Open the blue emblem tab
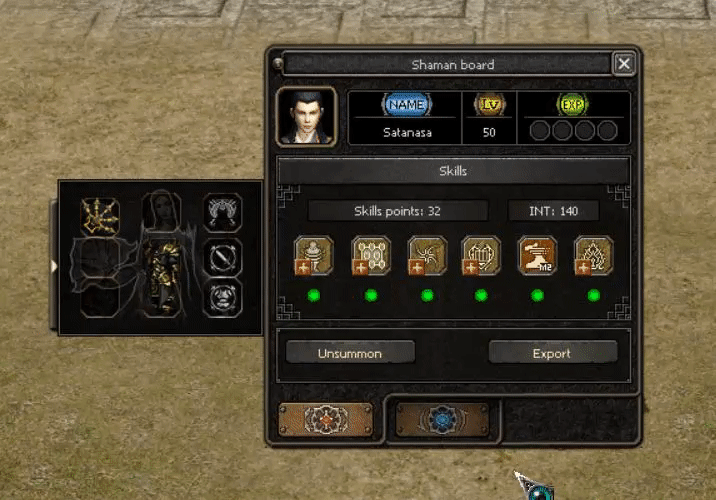716x500 pixels. pyautogui.click(x=443, y=421)
